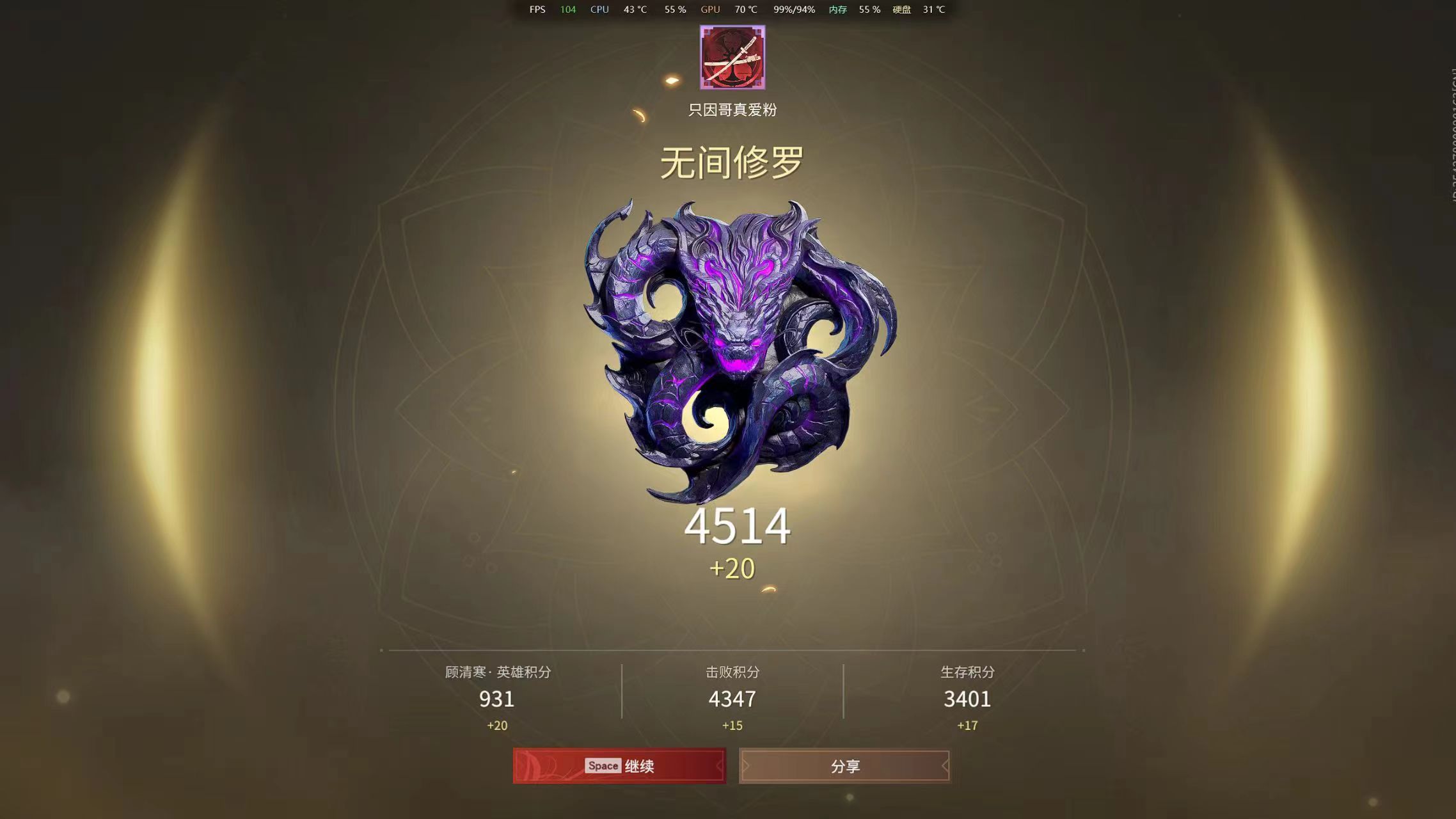Select the player avatar with the katana
The width and height of the screenshot is (1456, 819).
pos(732,58)
